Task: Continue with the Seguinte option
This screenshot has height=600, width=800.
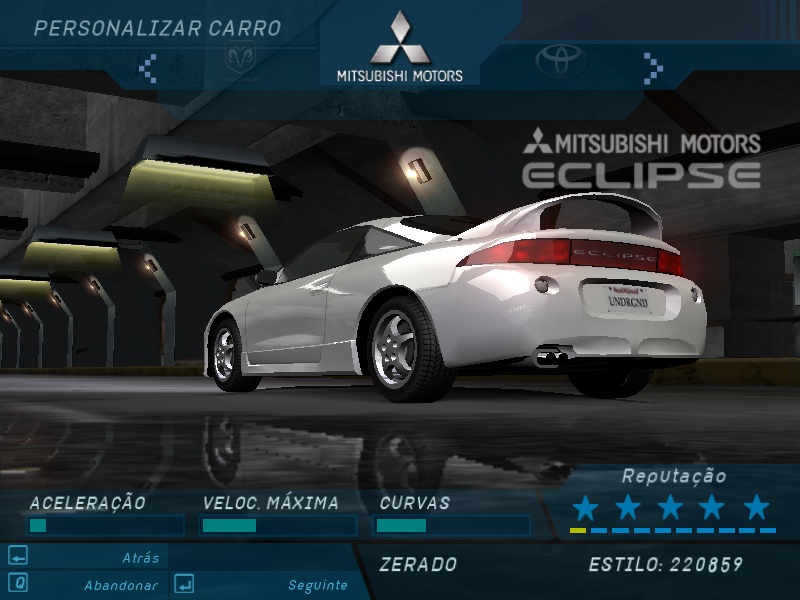Action: pos(317,585)
